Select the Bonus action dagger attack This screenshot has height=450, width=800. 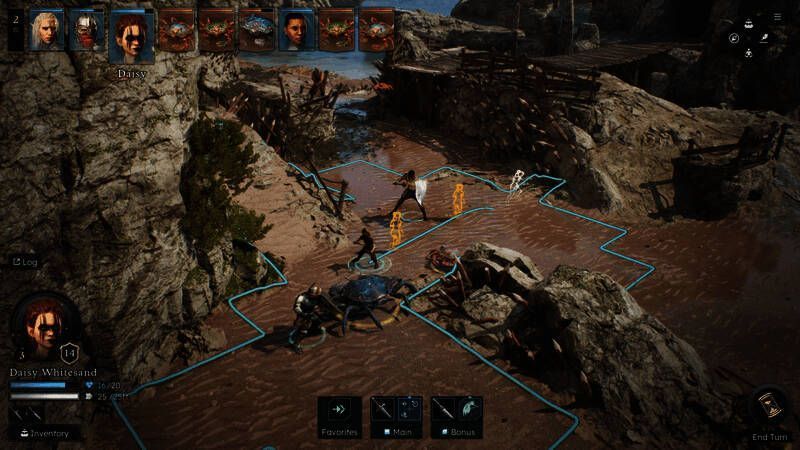tap(444, 410)
